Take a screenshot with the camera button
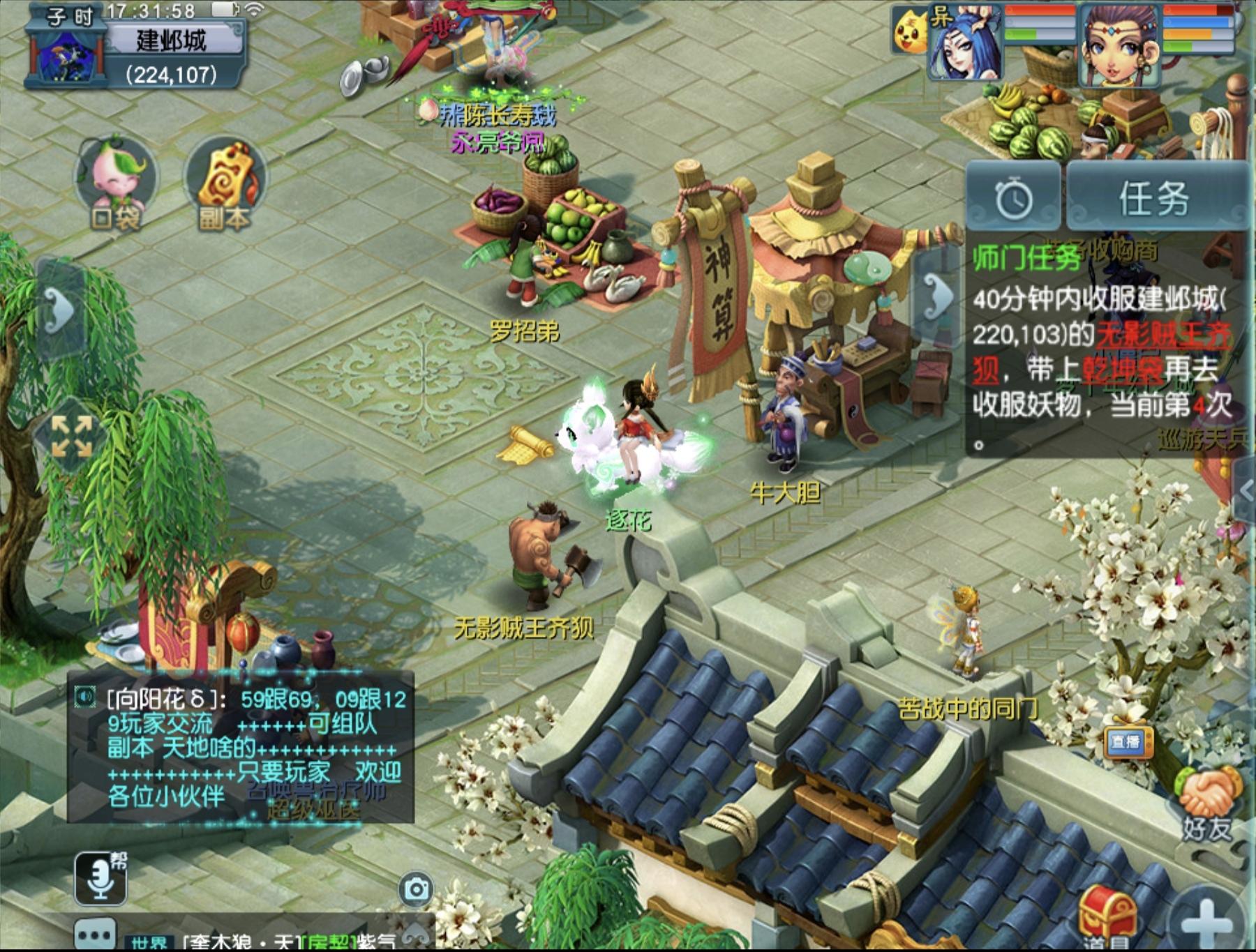The image size is (1256, 952). click(x=416, y=889)
